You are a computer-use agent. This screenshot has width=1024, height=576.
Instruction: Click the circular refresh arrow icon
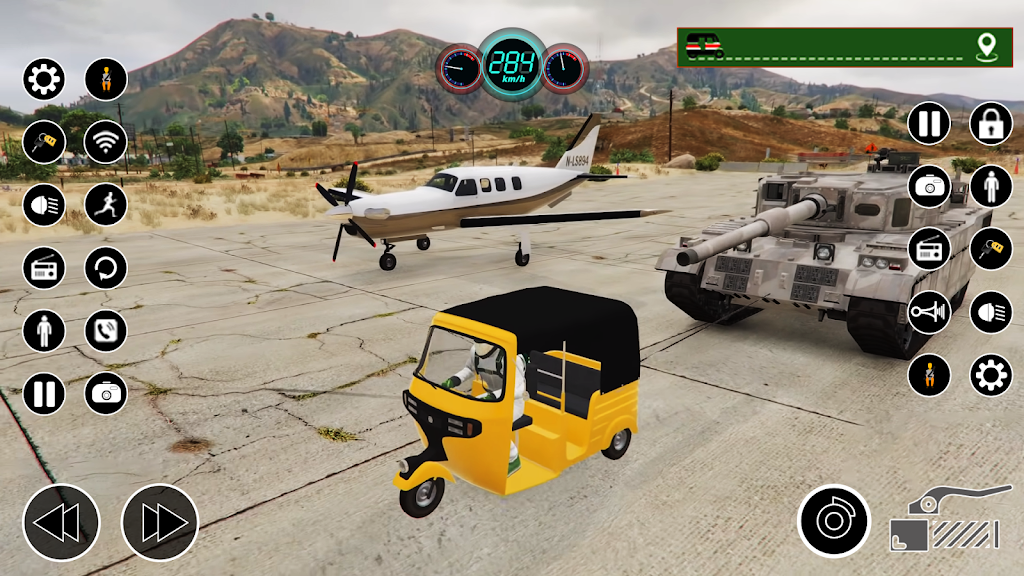106,268
